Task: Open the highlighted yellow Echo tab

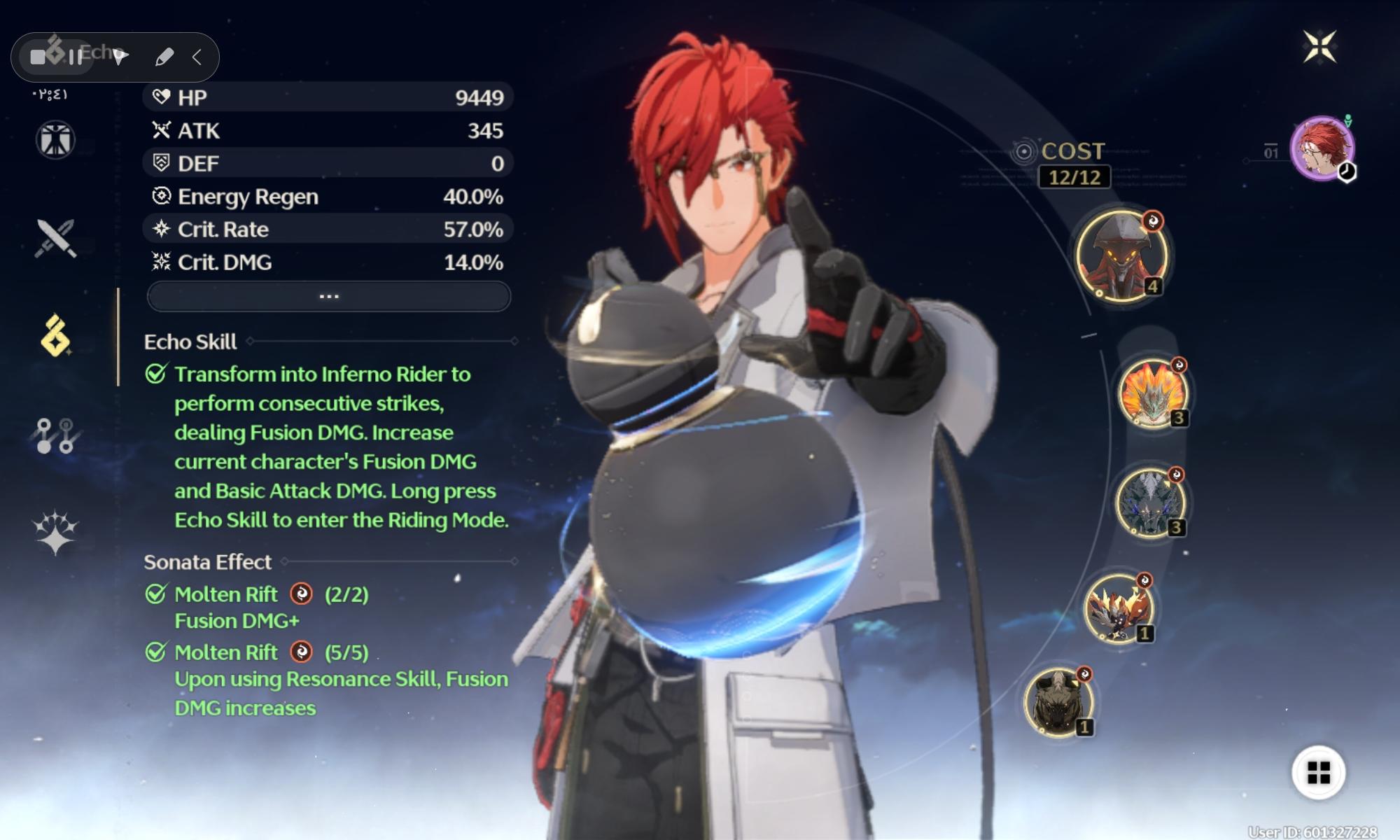Action: coord(55,336)
